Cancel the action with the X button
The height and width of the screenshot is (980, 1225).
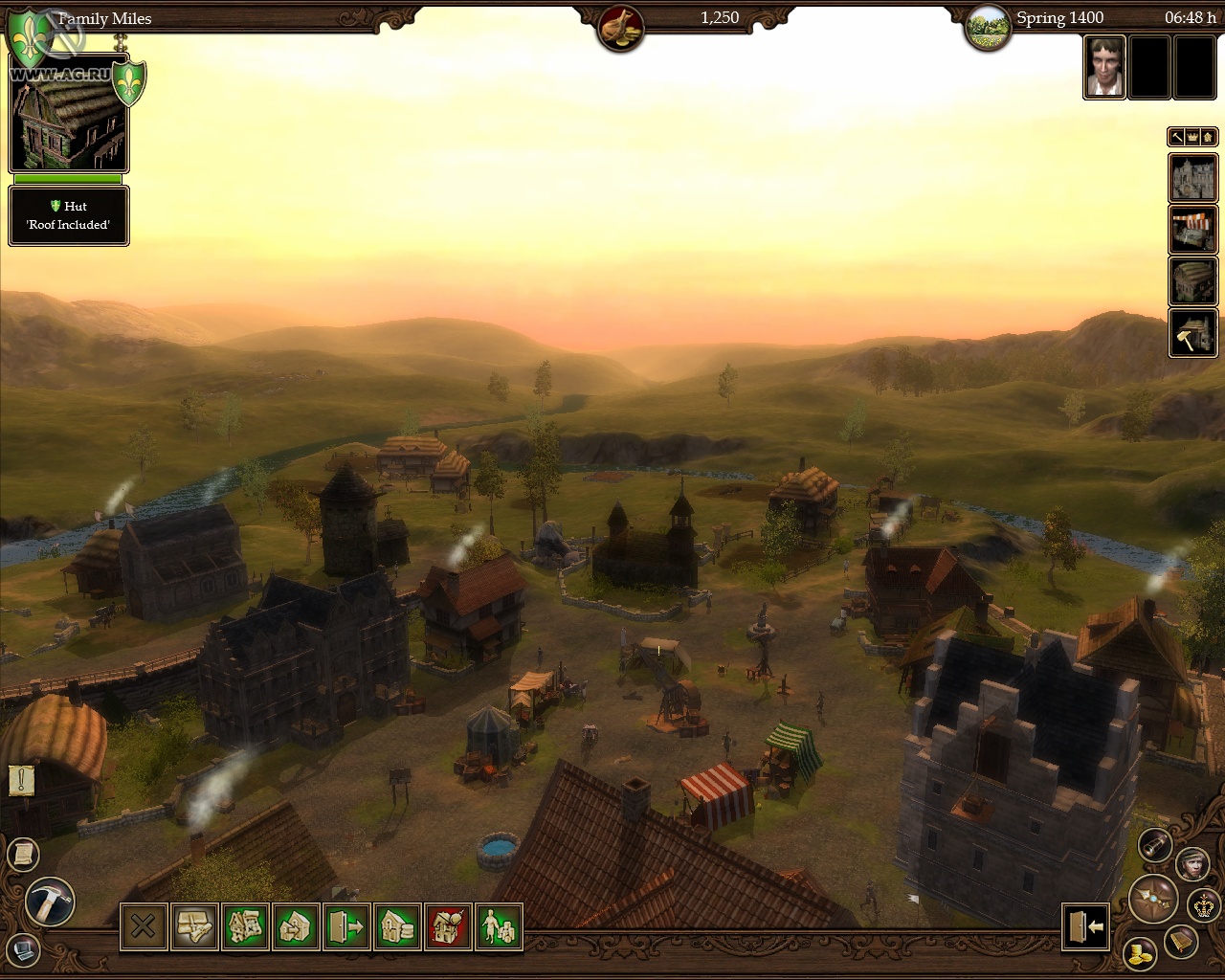pos(144,926)
